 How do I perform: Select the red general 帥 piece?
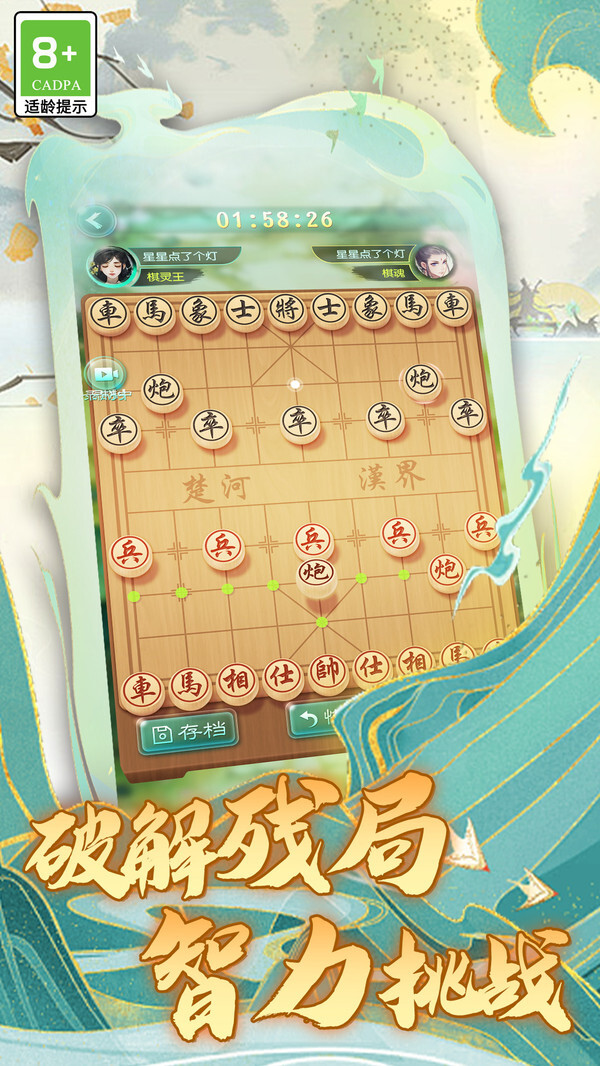click(x=328, y=672)
